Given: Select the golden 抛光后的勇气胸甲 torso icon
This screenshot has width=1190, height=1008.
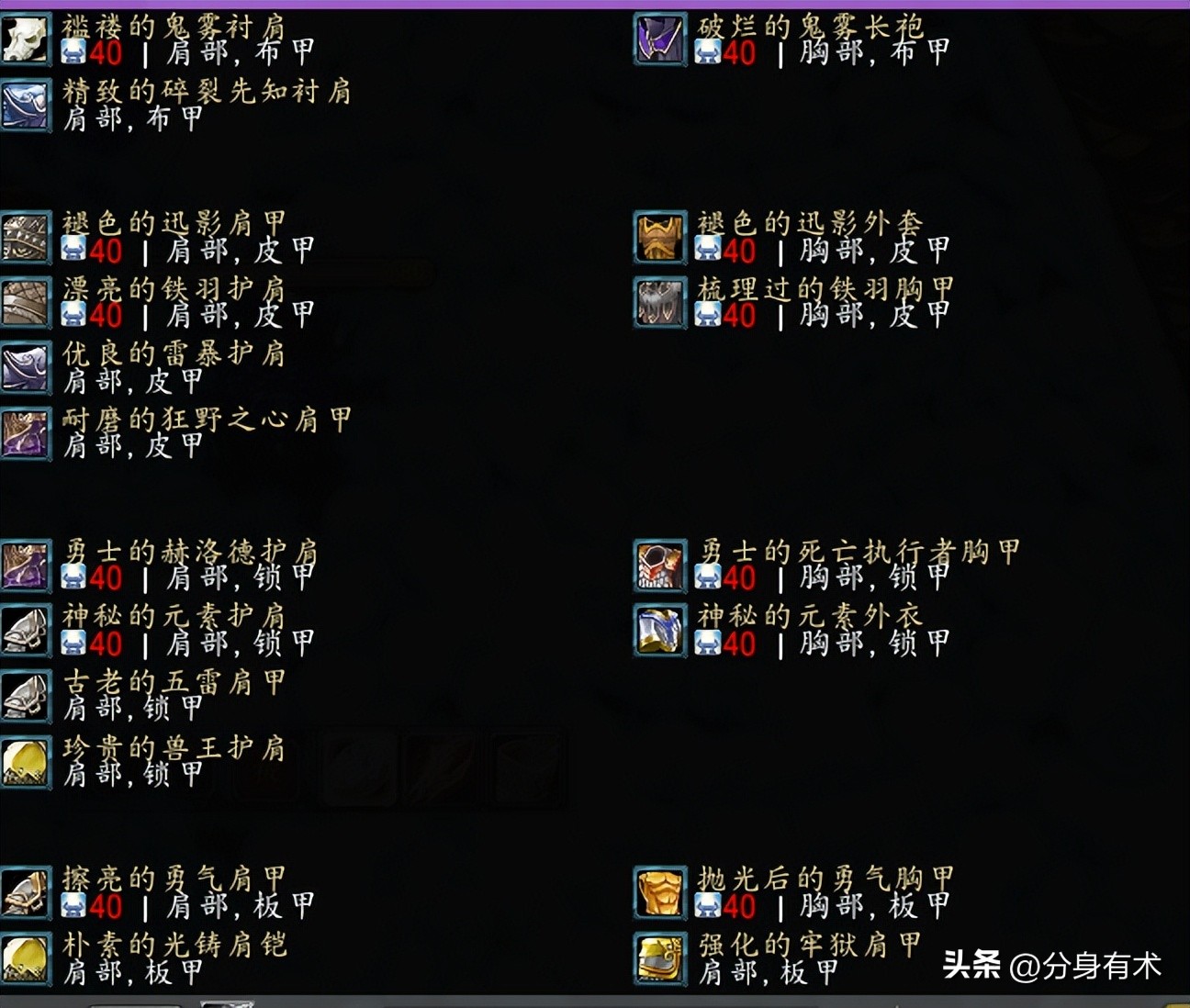Looking at the screenshot, I should (659, 891).
